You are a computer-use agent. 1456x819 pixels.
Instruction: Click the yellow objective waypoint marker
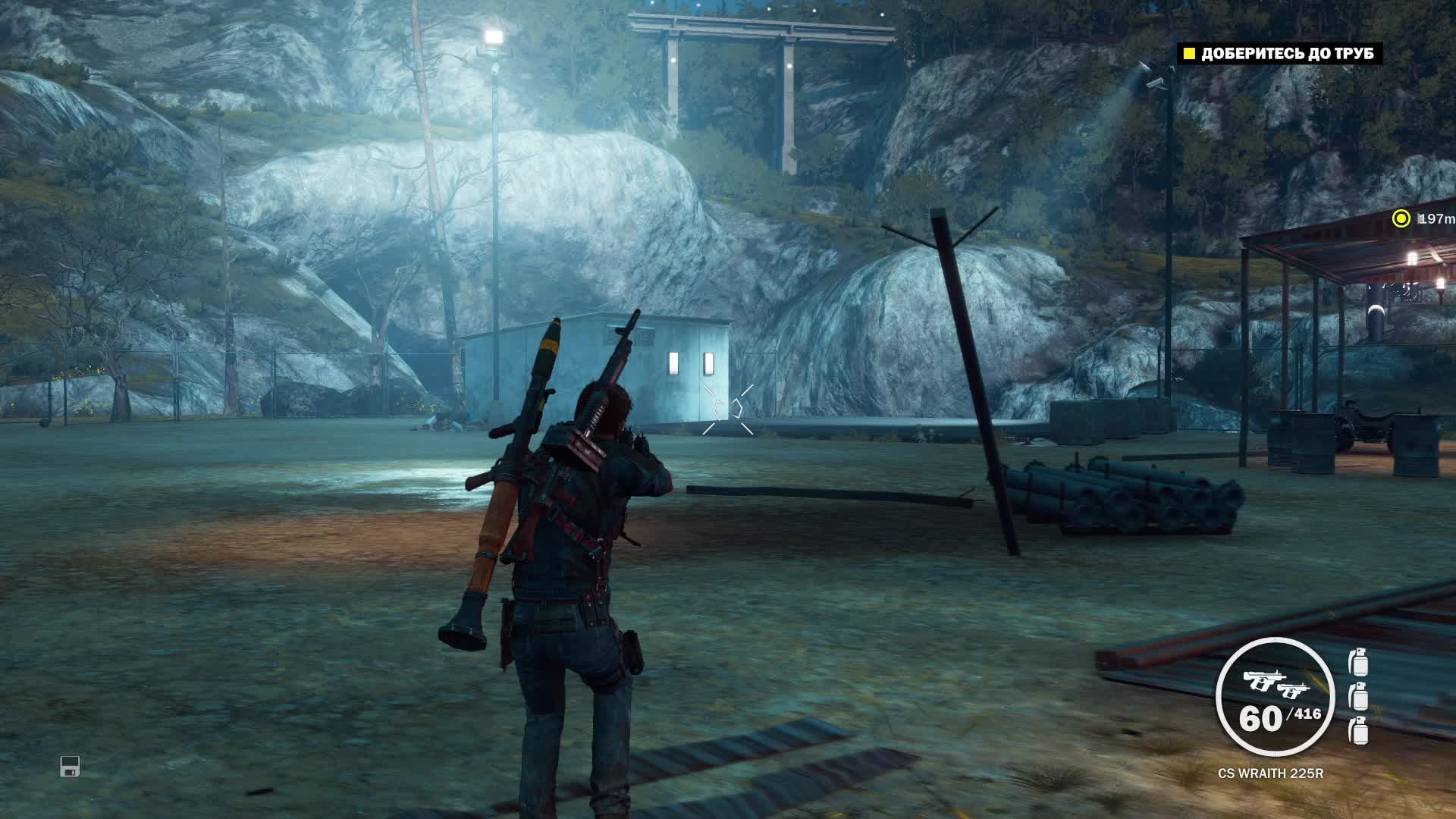pyautogui.click(x=1401, y=219)
